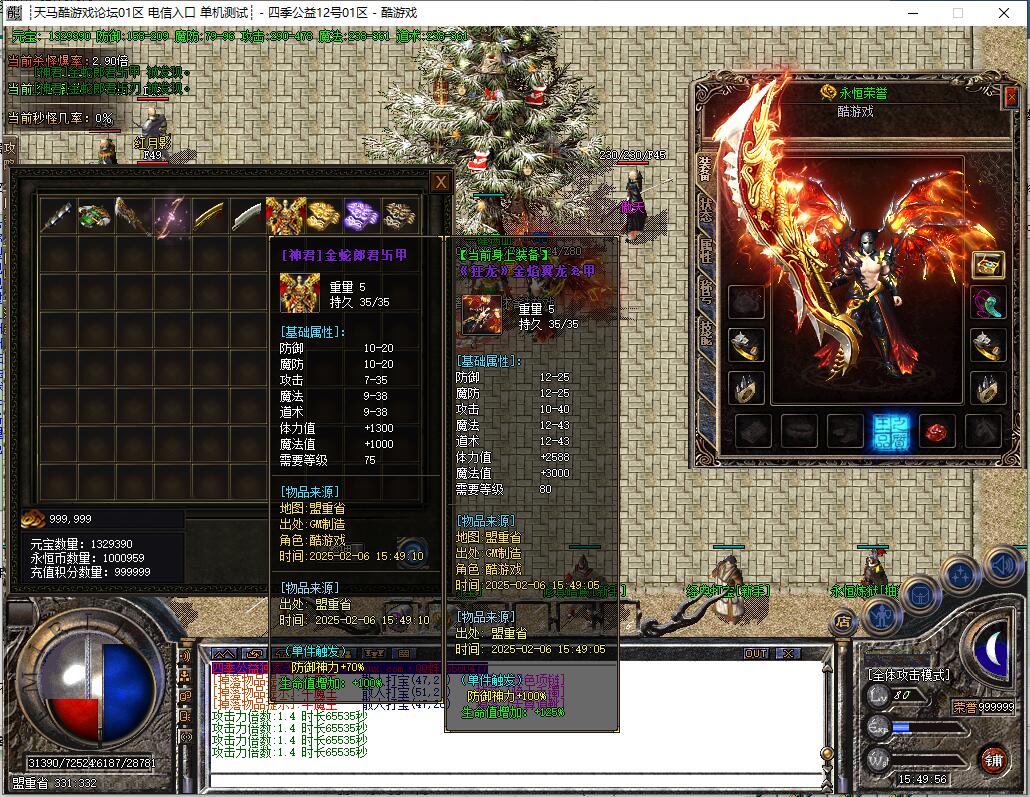Pick the green turtle-shell item in the bag

point(95,216)
